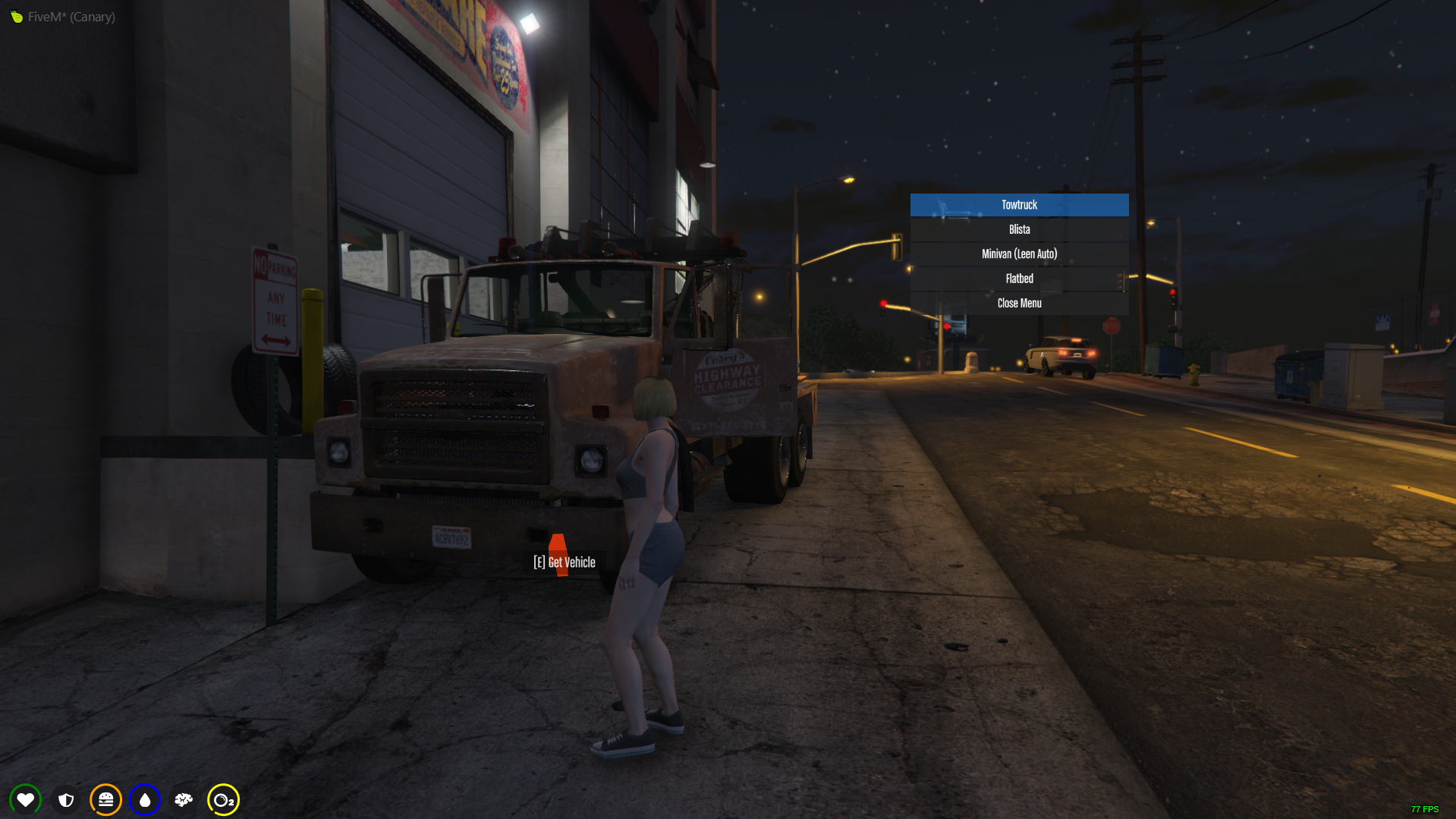
Task: Select the Flatbed vehicle option
Action: click(1019, 279)
